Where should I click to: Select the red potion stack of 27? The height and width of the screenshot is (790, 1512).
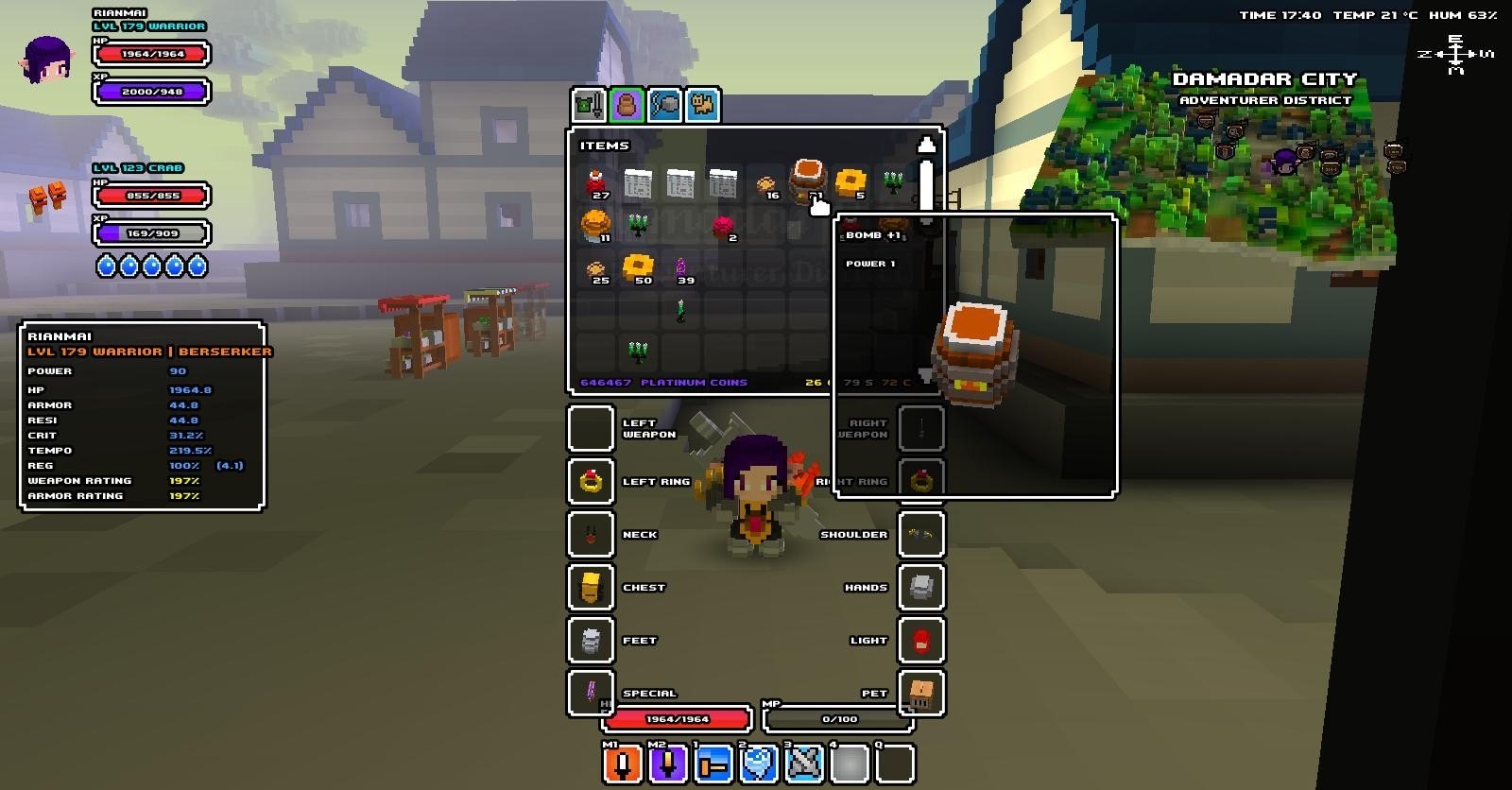click(596, 183)
